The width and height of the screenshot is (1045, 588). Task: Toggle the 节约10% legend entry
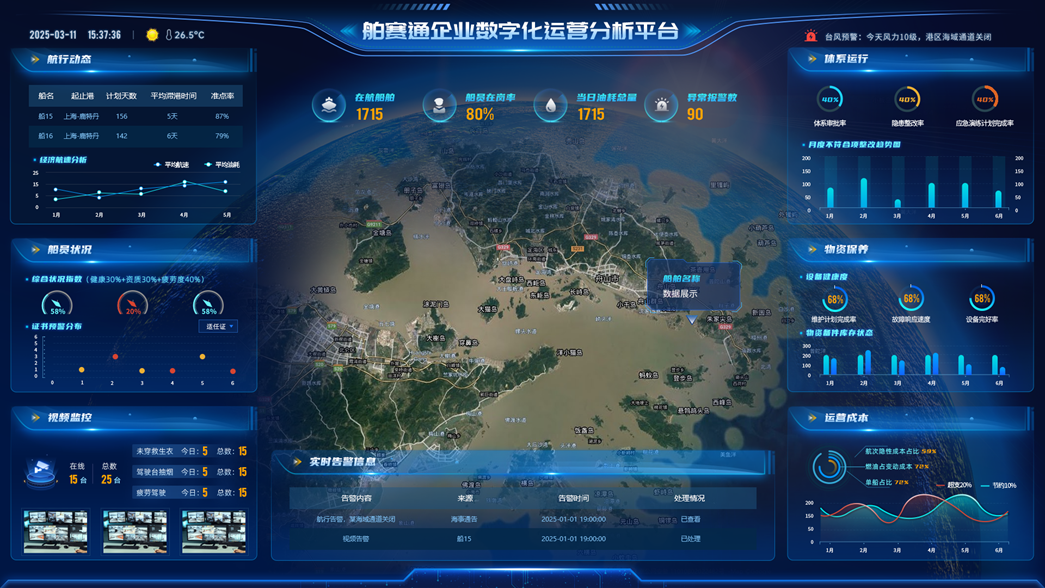pyautogui.click(x=999, y=485)
